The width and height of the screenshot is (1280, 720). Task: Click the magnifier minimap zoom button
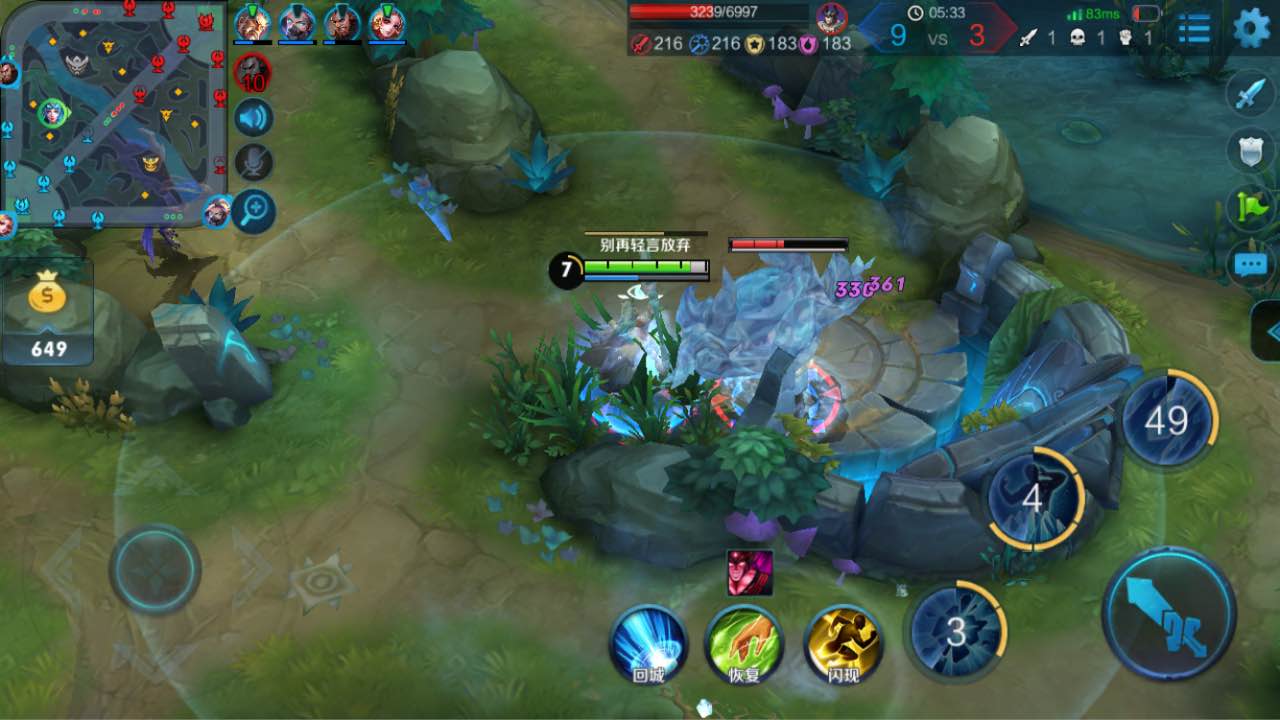[254, 210]
